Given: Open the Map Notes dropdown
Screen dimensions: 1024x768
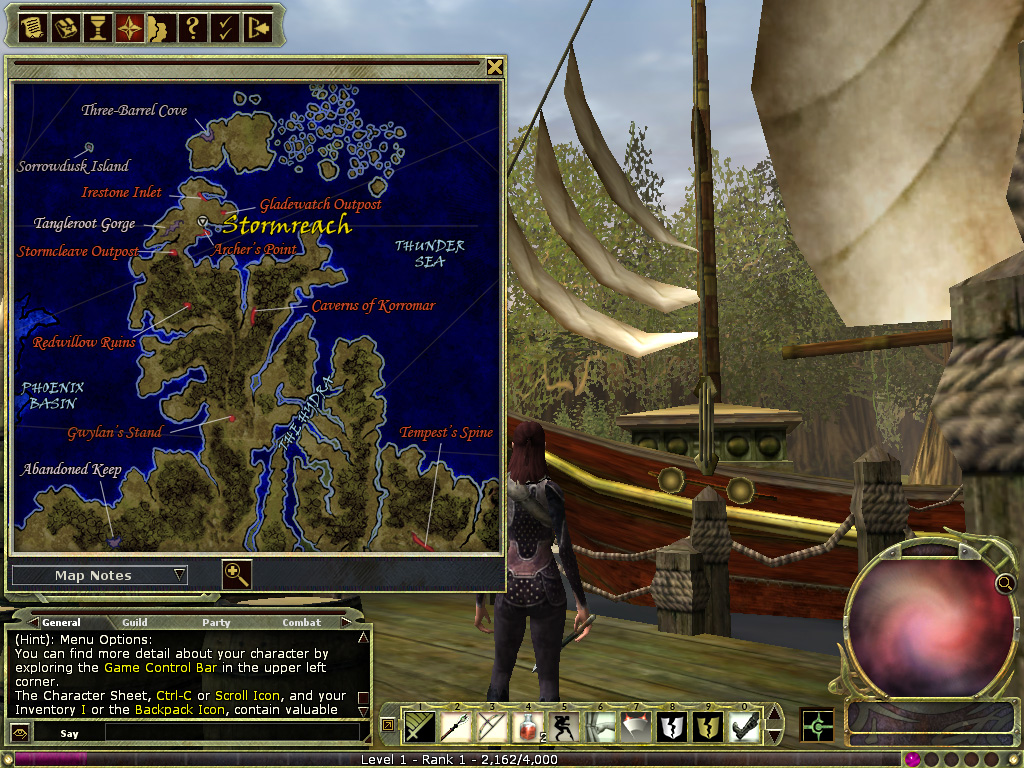Looking at the screenshot, I should pos(99,575).
